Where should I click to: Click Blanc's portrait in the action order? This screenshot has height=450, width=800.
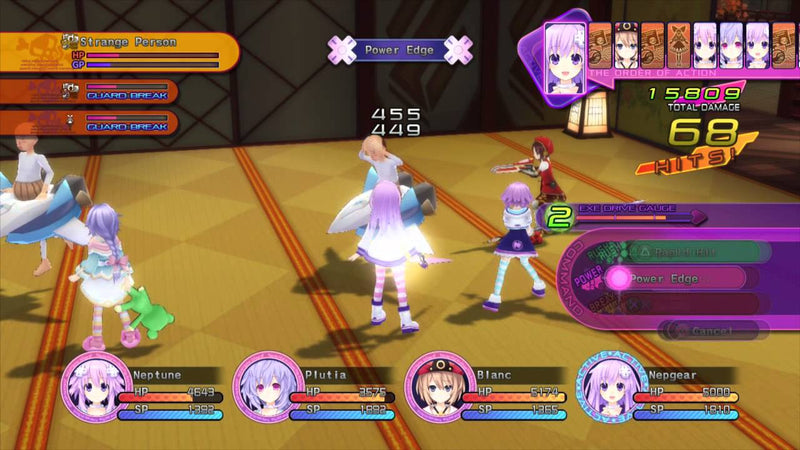626,44
